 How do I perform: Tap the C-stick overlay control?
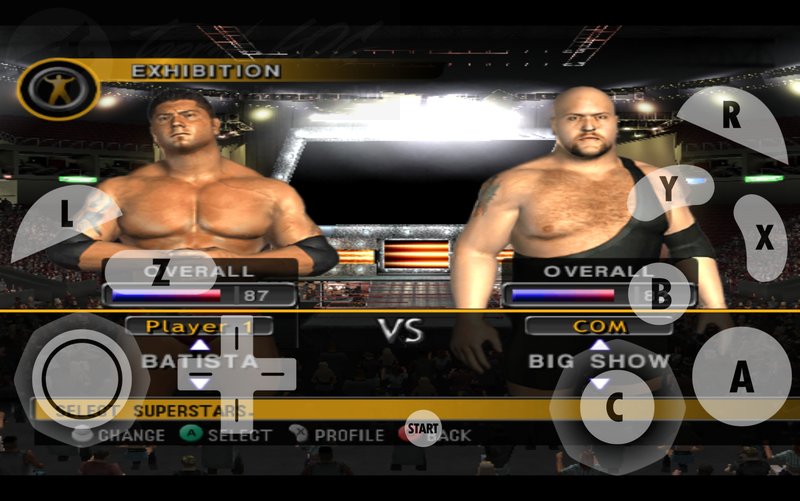click(615, 406)
